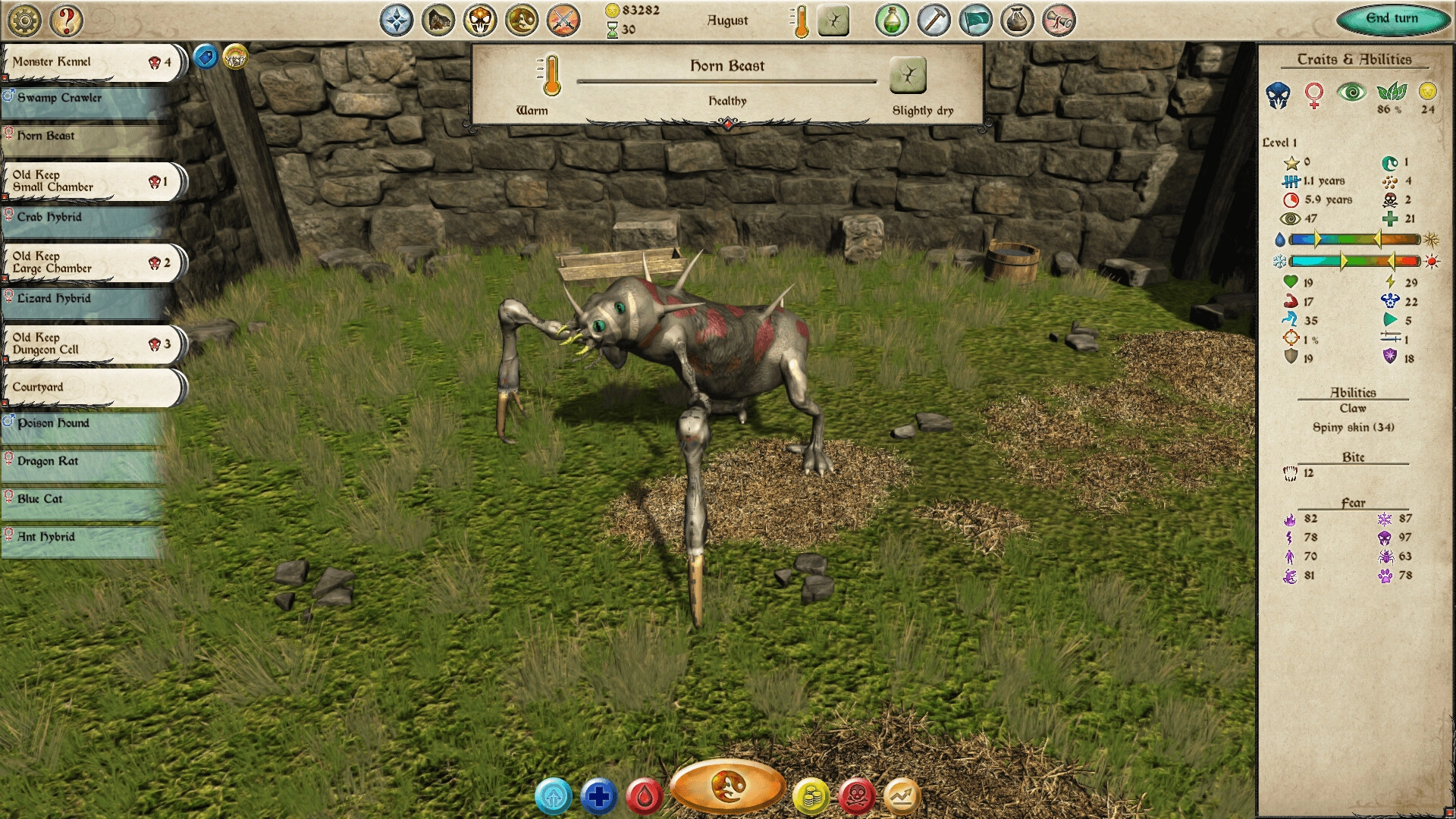
Task: Select the Crab Hybrid entry
Action: (x=82, y=218)
